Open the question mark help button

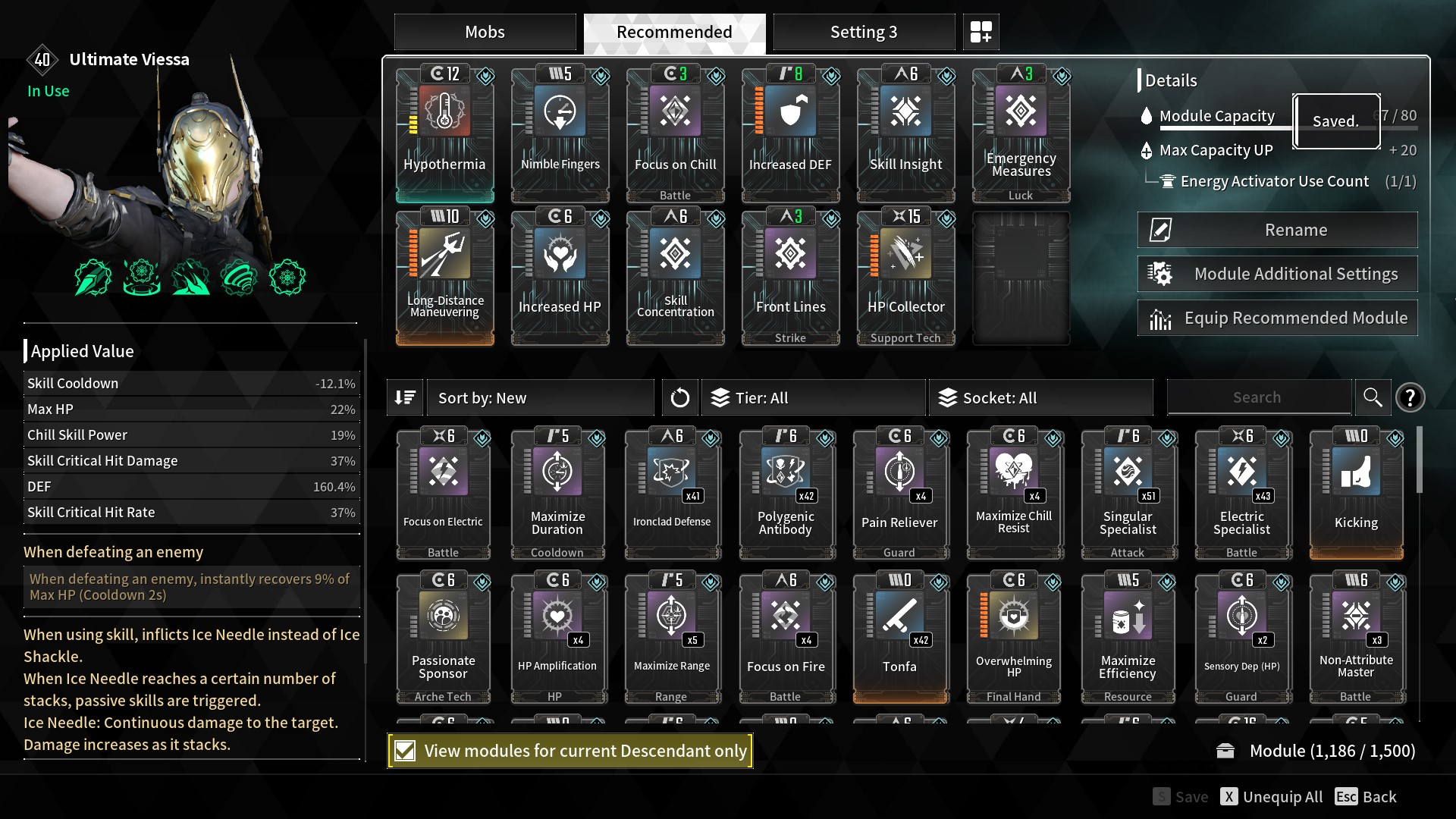[1410, 397]
